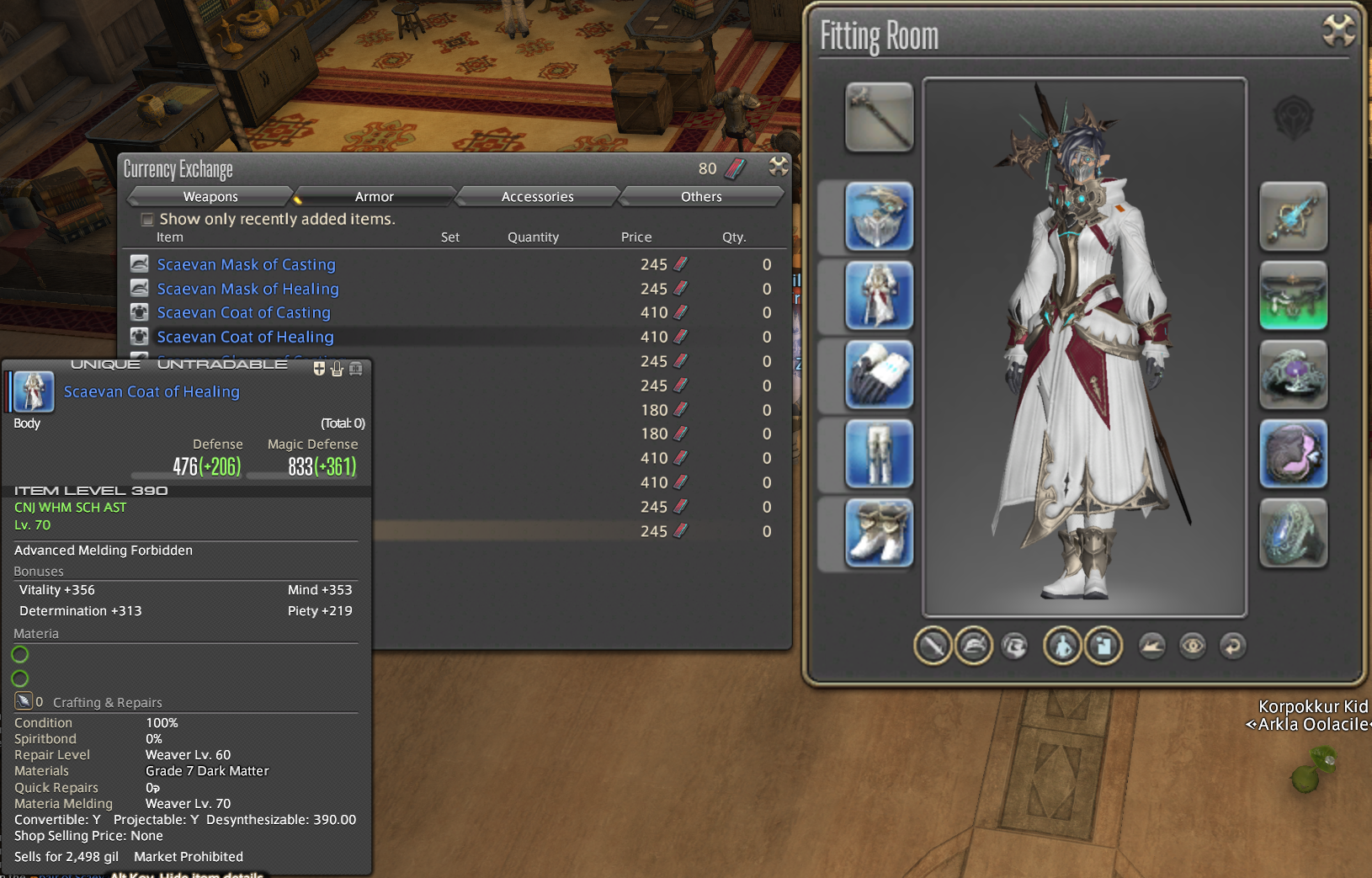
Task: Show the Others tab
Action: [701, 196]
